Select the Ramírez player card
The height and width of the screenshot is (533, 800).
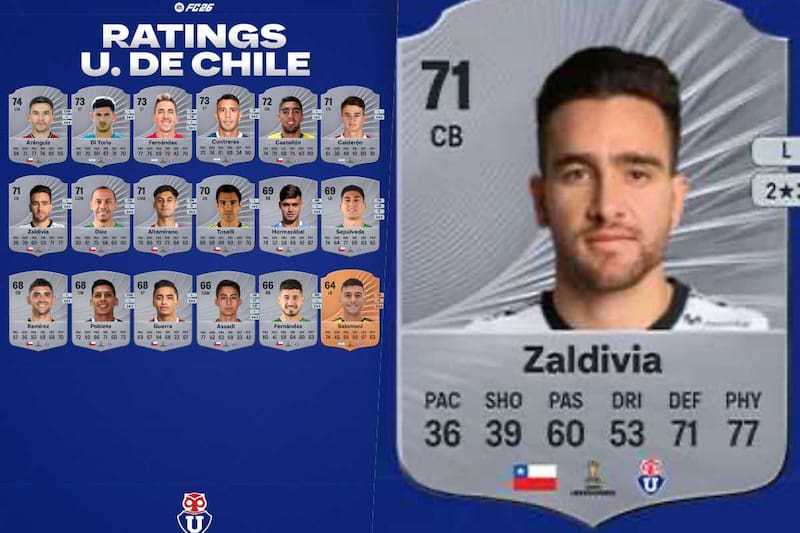coord(40,310)
